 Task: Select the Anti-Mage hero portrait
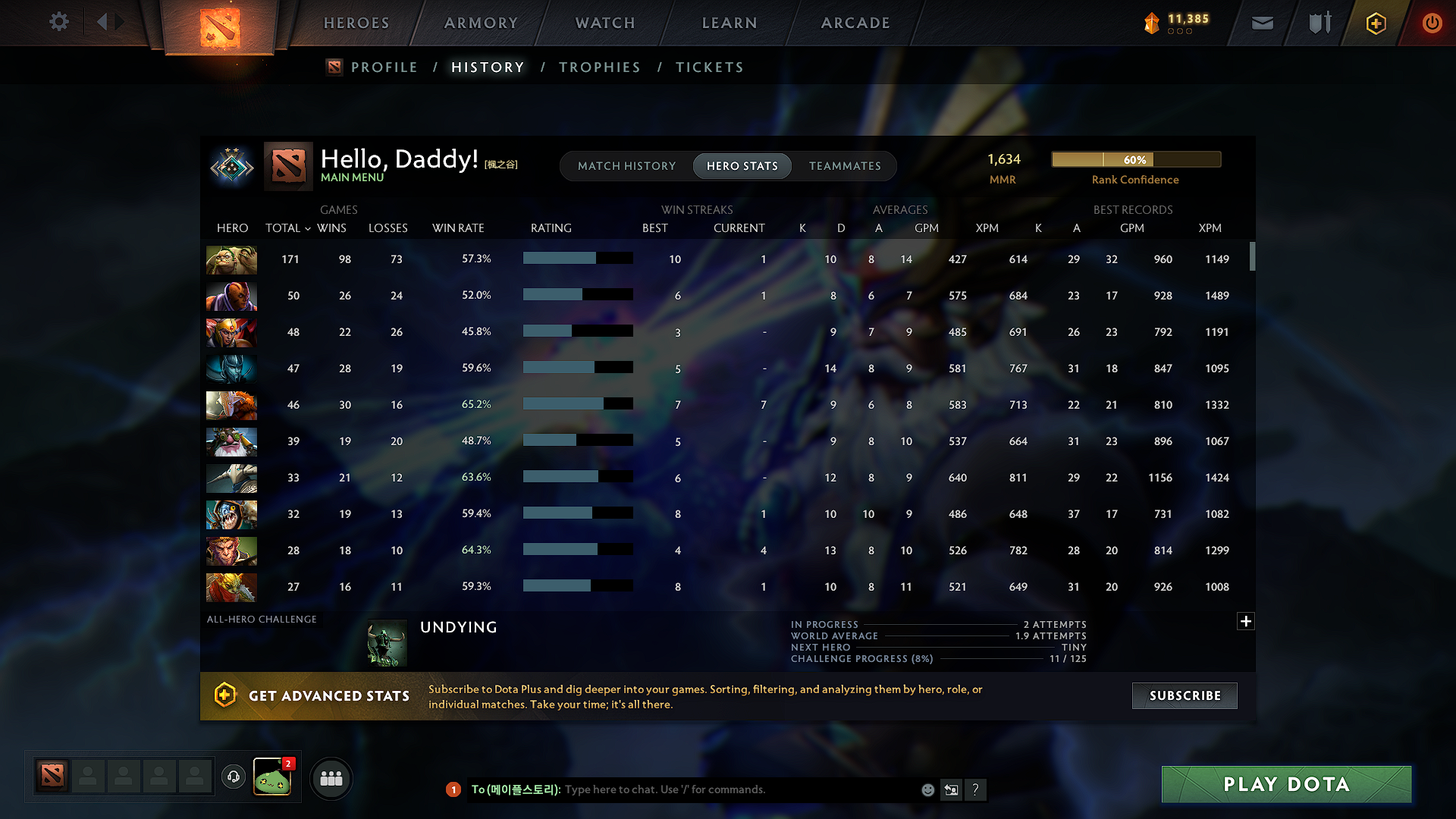click(x=231, y=296)
